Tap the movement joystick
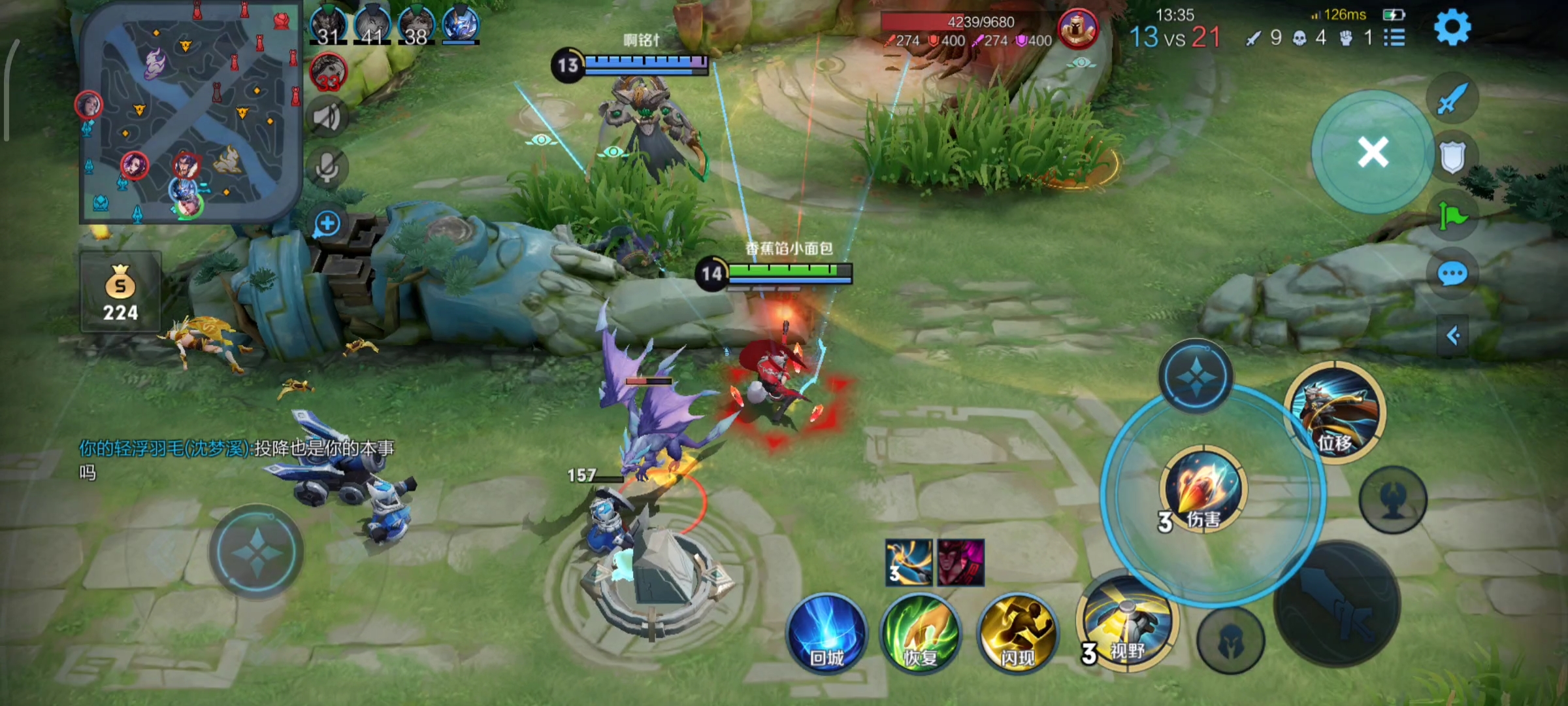 pos(256,552)
